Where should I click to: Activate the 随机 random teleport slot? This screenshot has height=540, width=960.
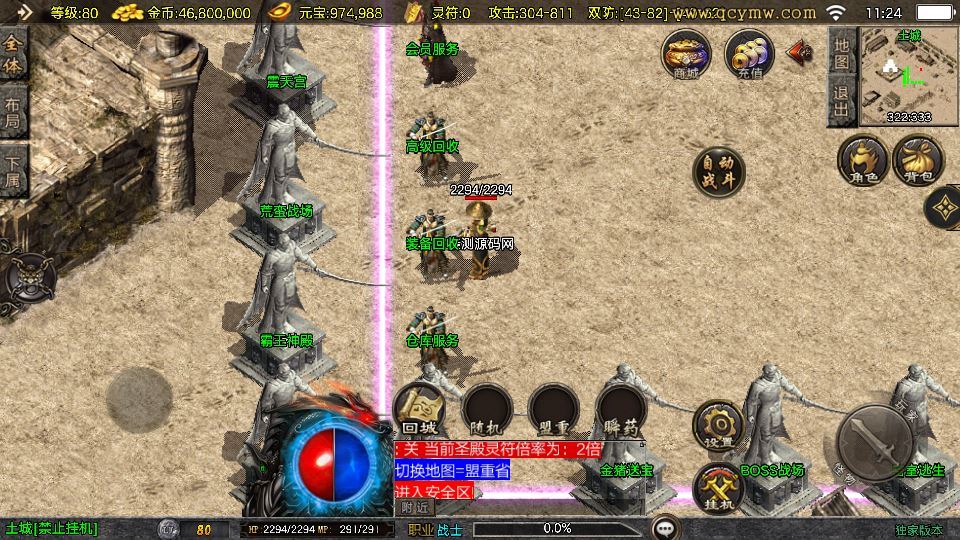point(487,410)
